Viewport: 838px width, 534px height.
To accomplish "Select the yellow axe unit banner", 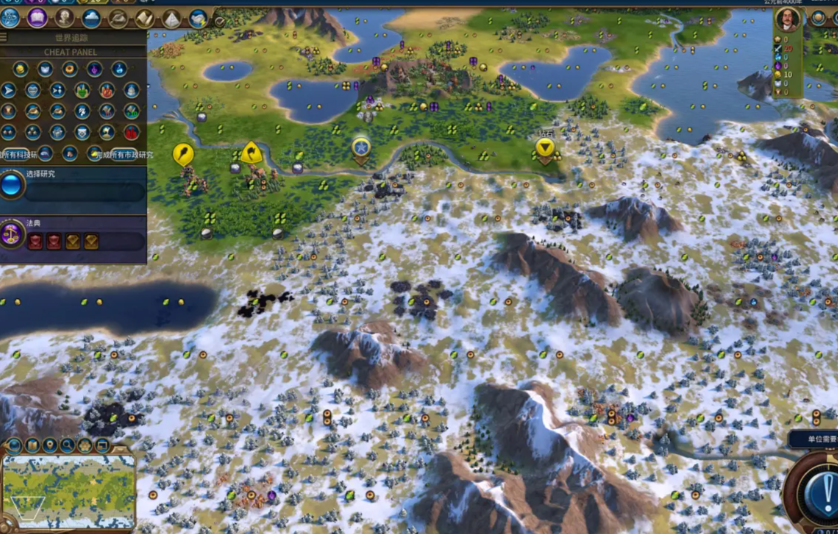I will [x=251, y=152].
